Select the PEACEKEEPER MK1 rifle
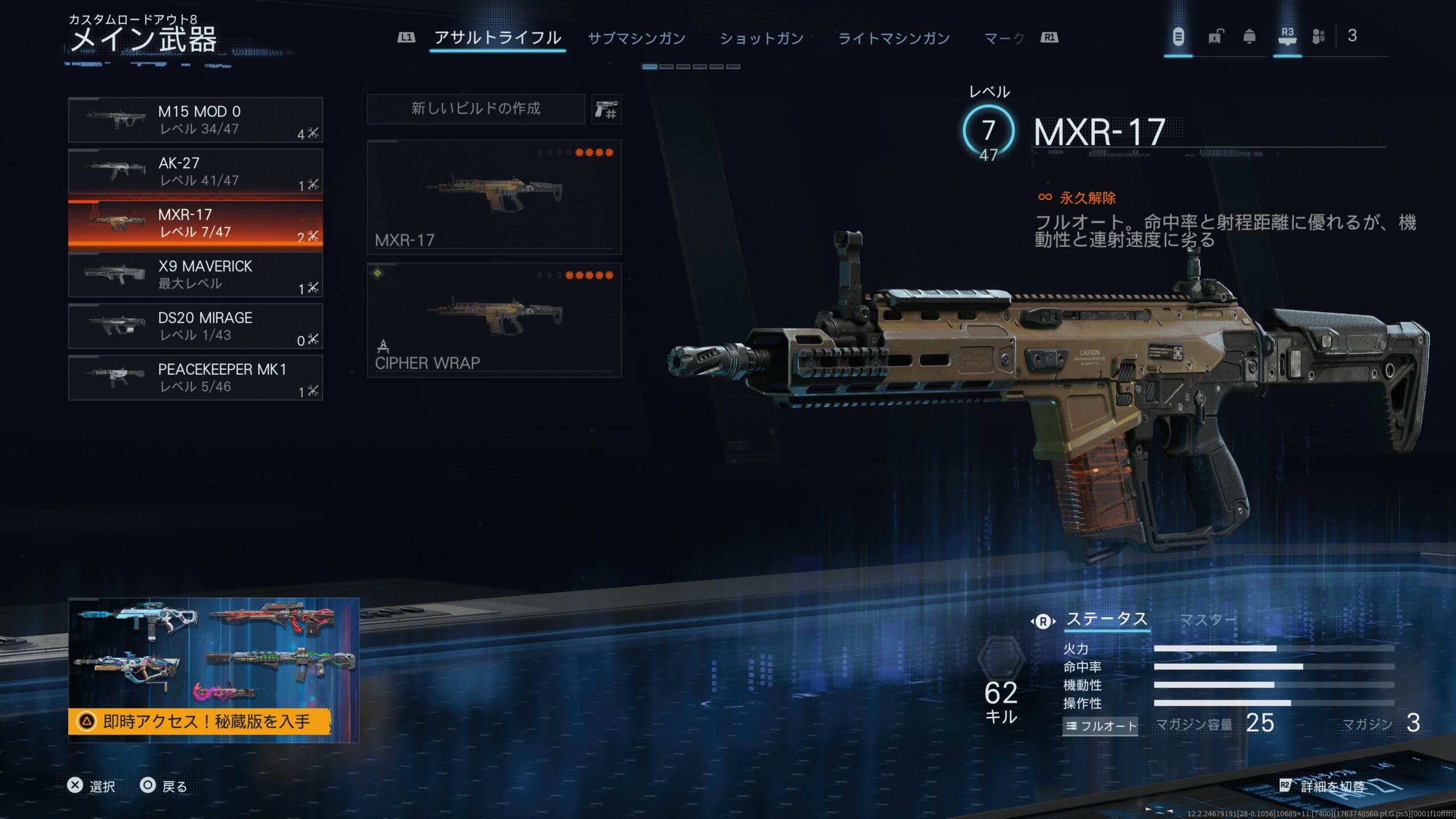Image resolution: width=1456 pixels, height=819 pixels. coord(195,378)
